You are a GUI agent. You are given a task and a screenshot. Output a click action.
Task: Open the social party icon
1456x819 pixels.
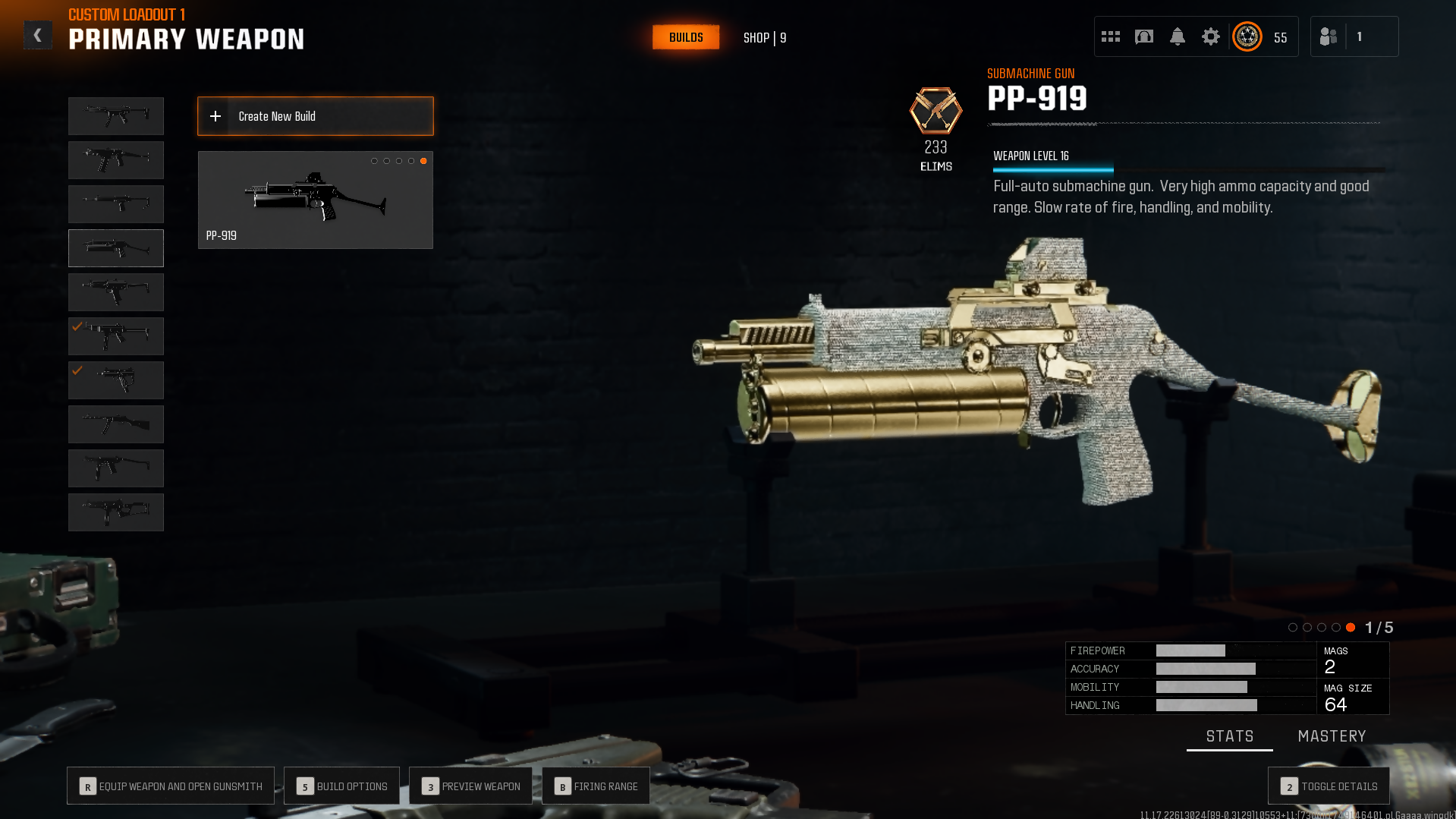(x=1329, y=36)
